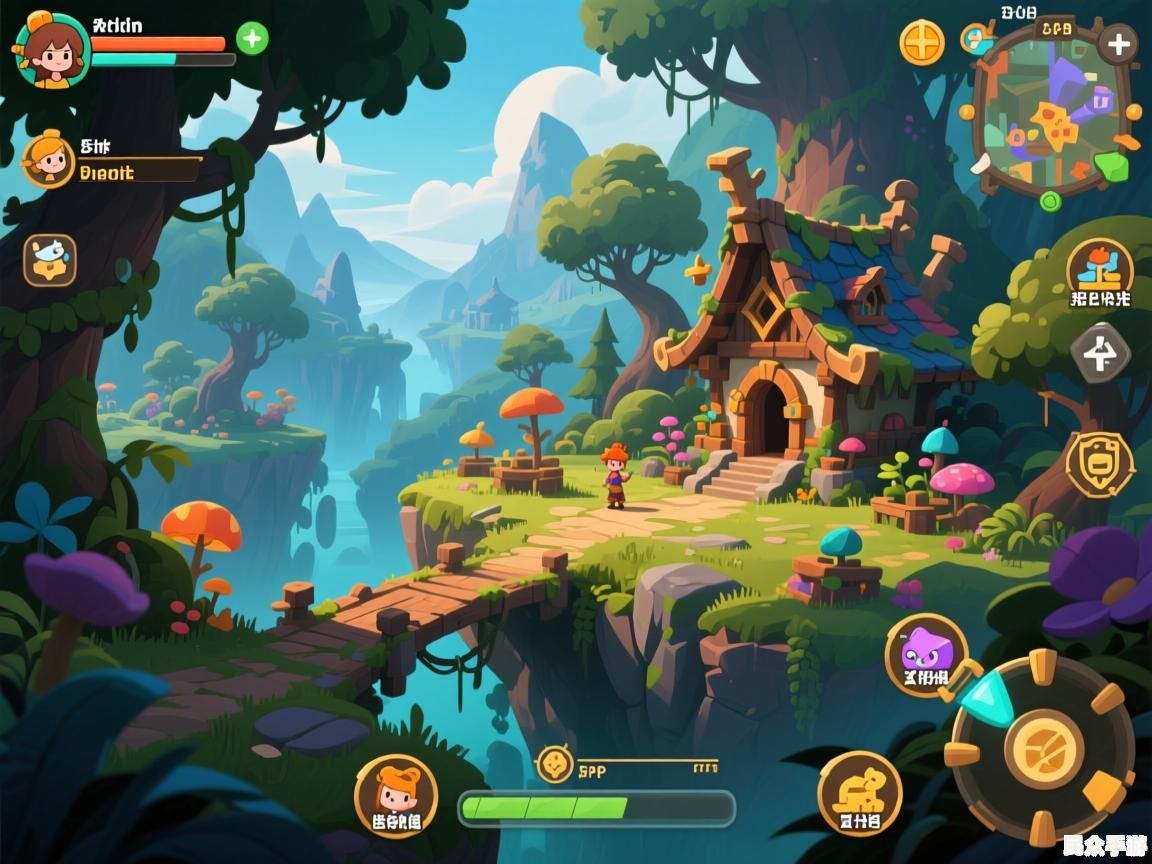This screenshot has width=1152, height=864.
Task: Tap the round golden main action button
Action: (1044, 748)
